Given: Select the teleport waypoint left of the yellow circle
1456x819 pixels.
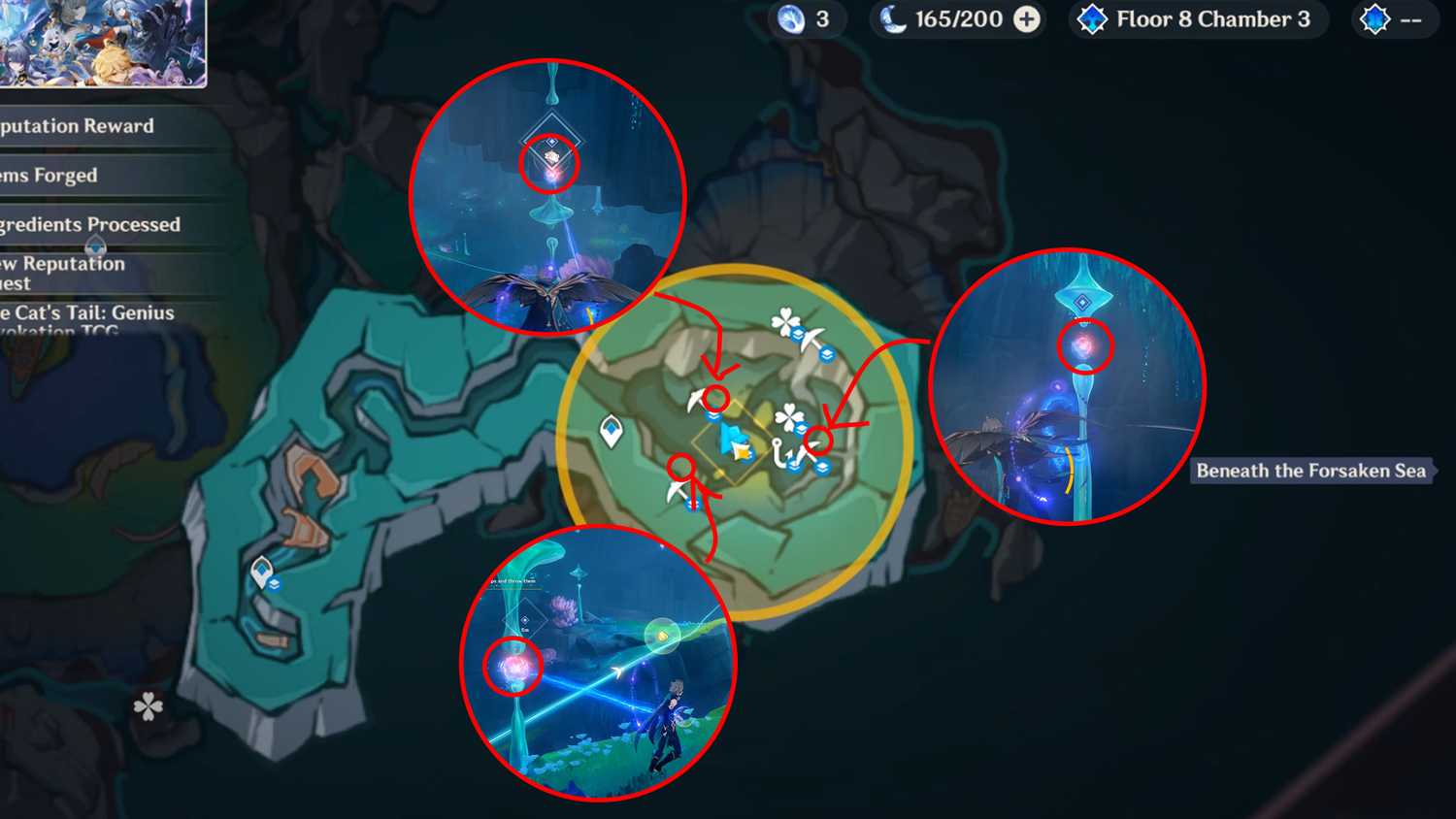Looking at the screenshot, I should (x=612, y=430).
